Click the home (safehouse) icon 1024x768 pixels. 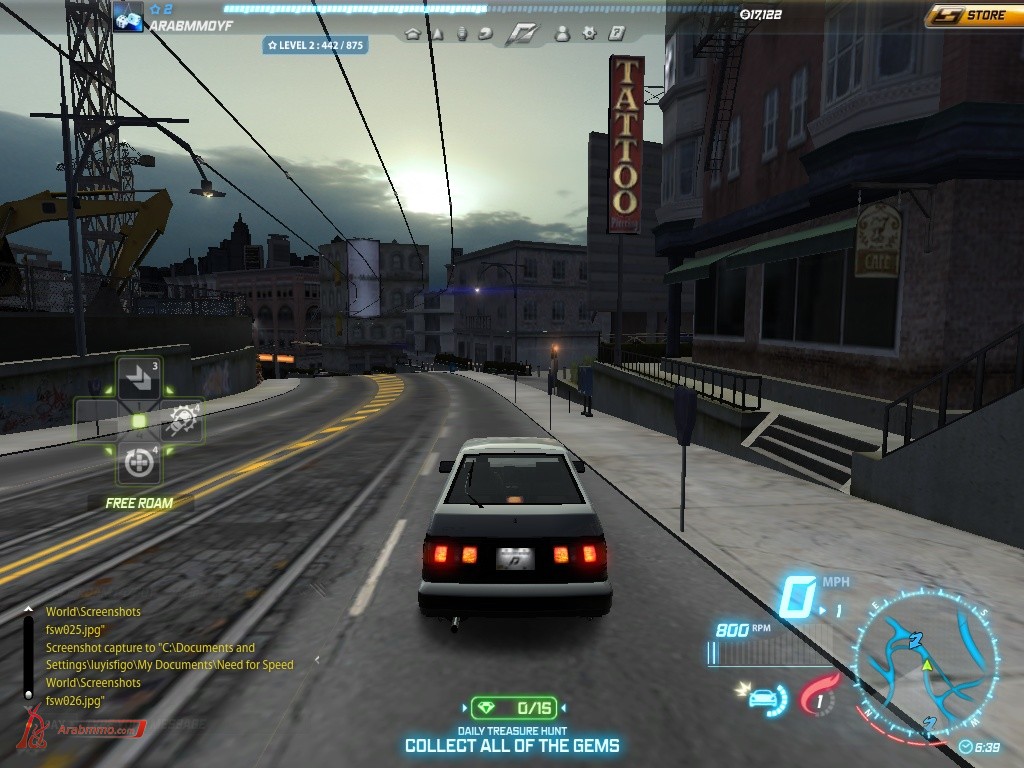[x=413, y=33]
